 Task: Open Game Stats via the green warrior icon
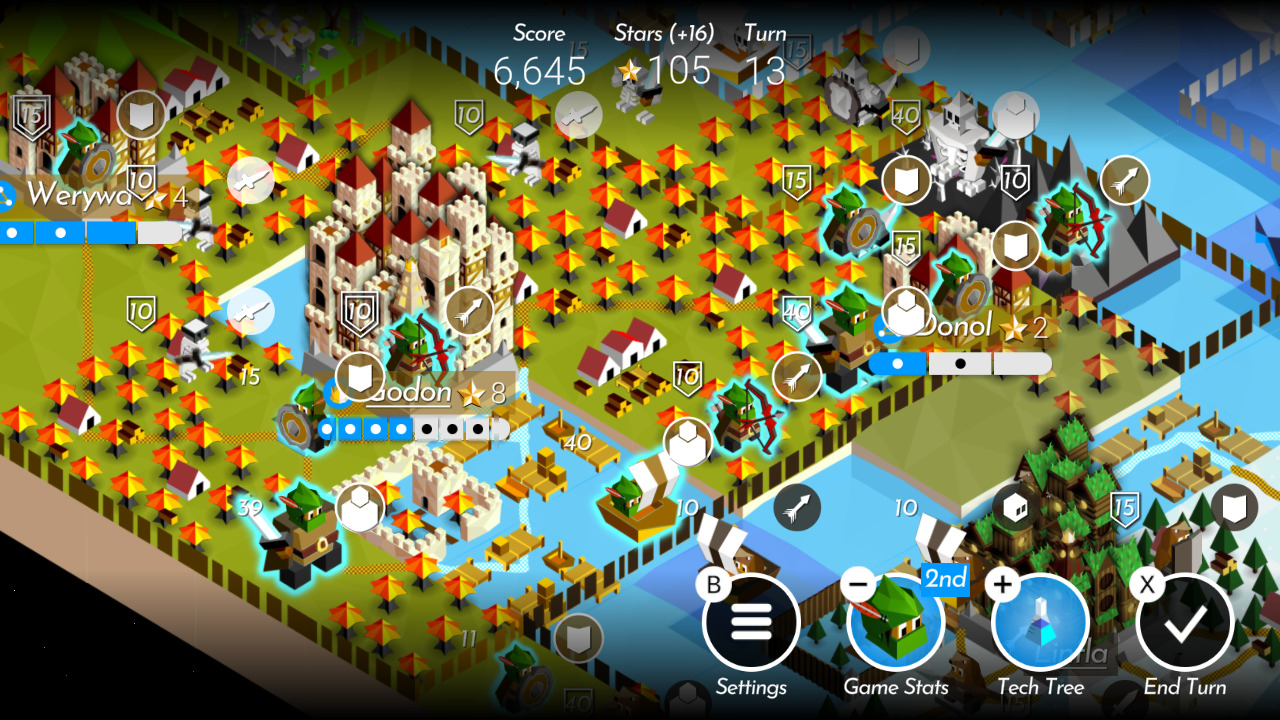[x=897, y=621]
